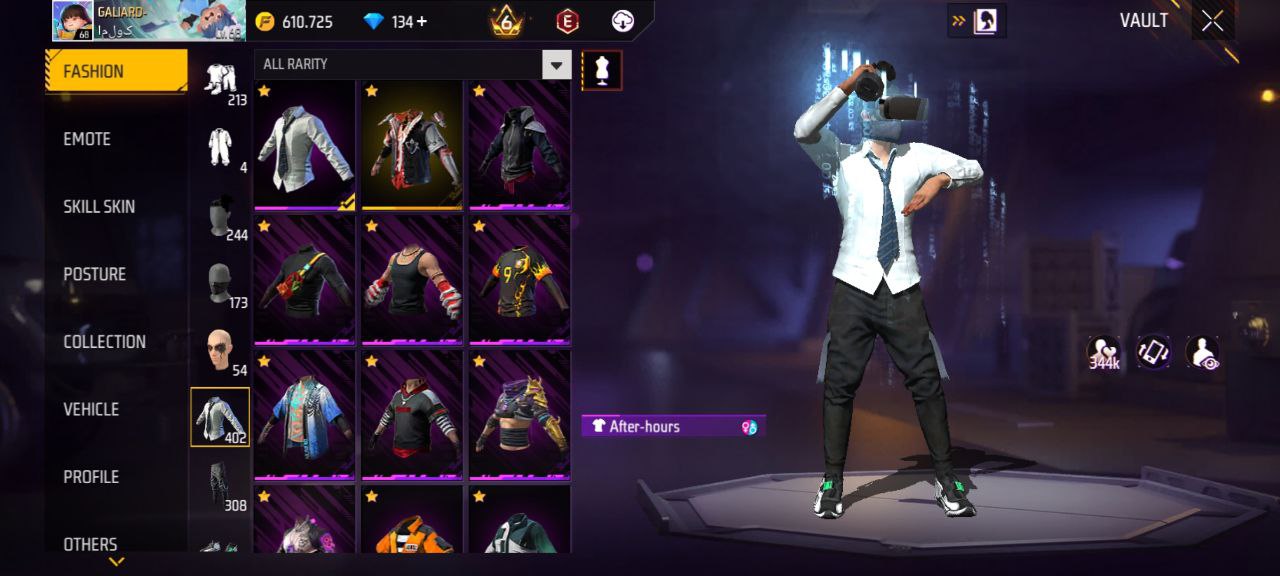
Task: Open the player profile avatar banner
Action: coord(148,21)
